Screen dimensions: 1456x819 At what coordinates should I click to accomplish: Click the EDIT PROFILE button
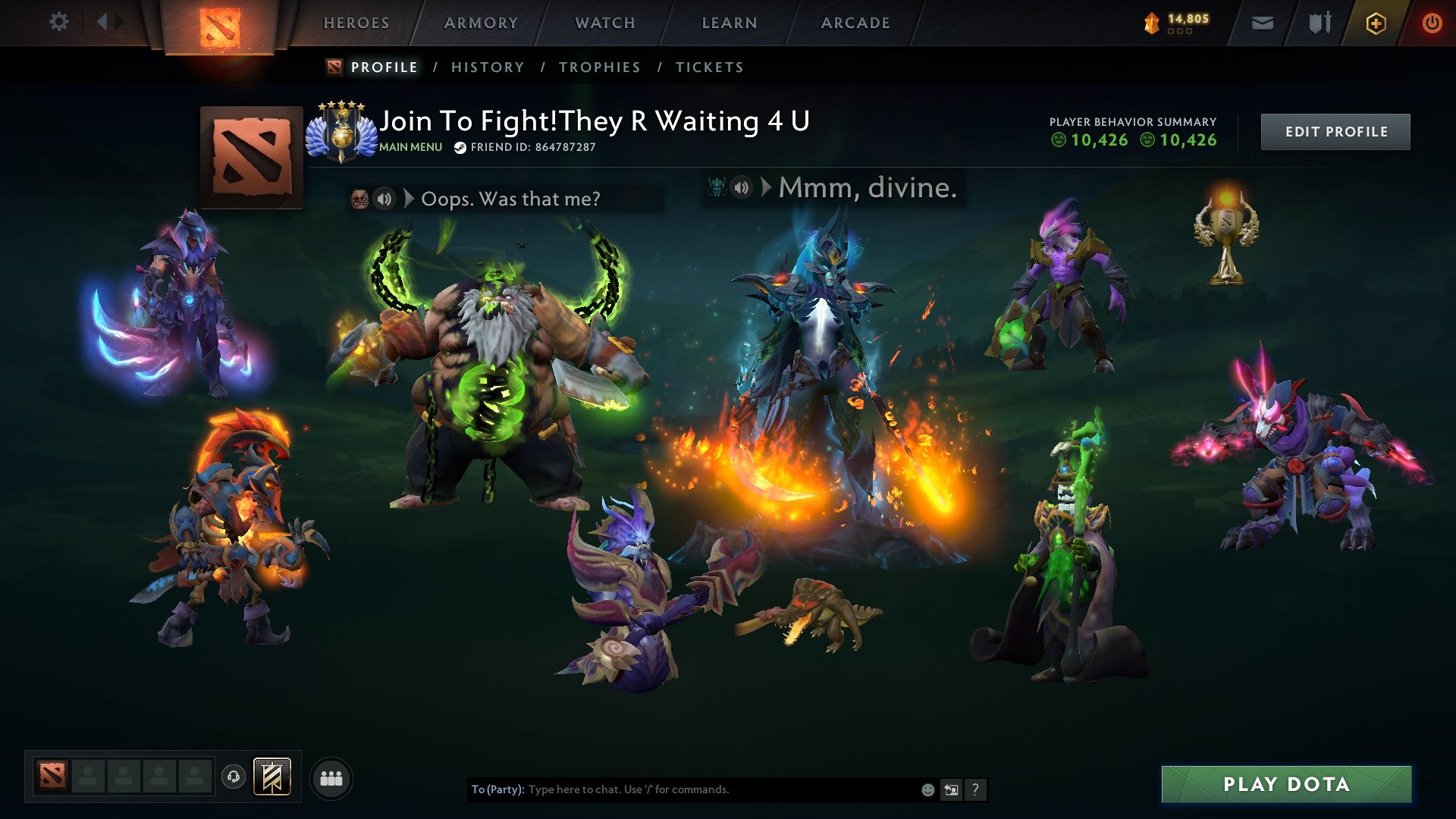click(1335, 130)
